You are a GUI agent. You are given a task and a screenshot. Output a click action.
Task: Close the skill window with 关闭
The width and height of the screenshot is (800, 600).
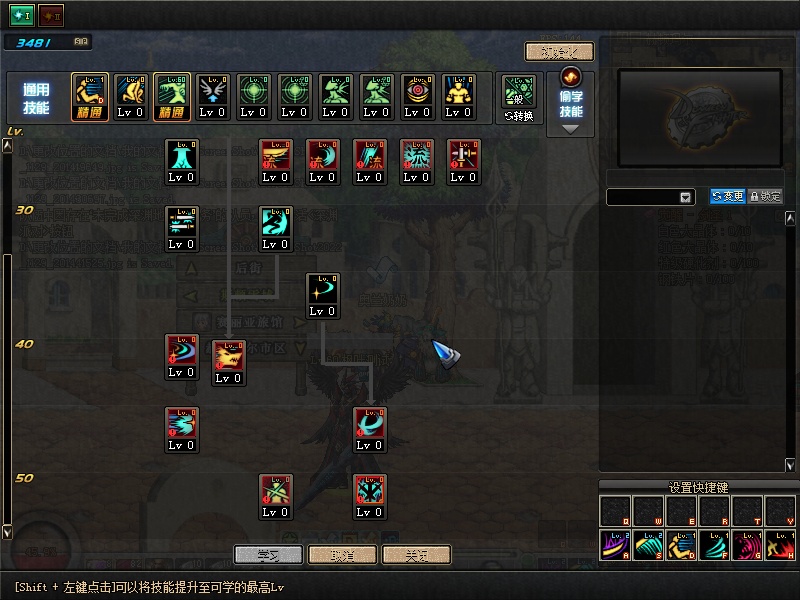(416, 554)
